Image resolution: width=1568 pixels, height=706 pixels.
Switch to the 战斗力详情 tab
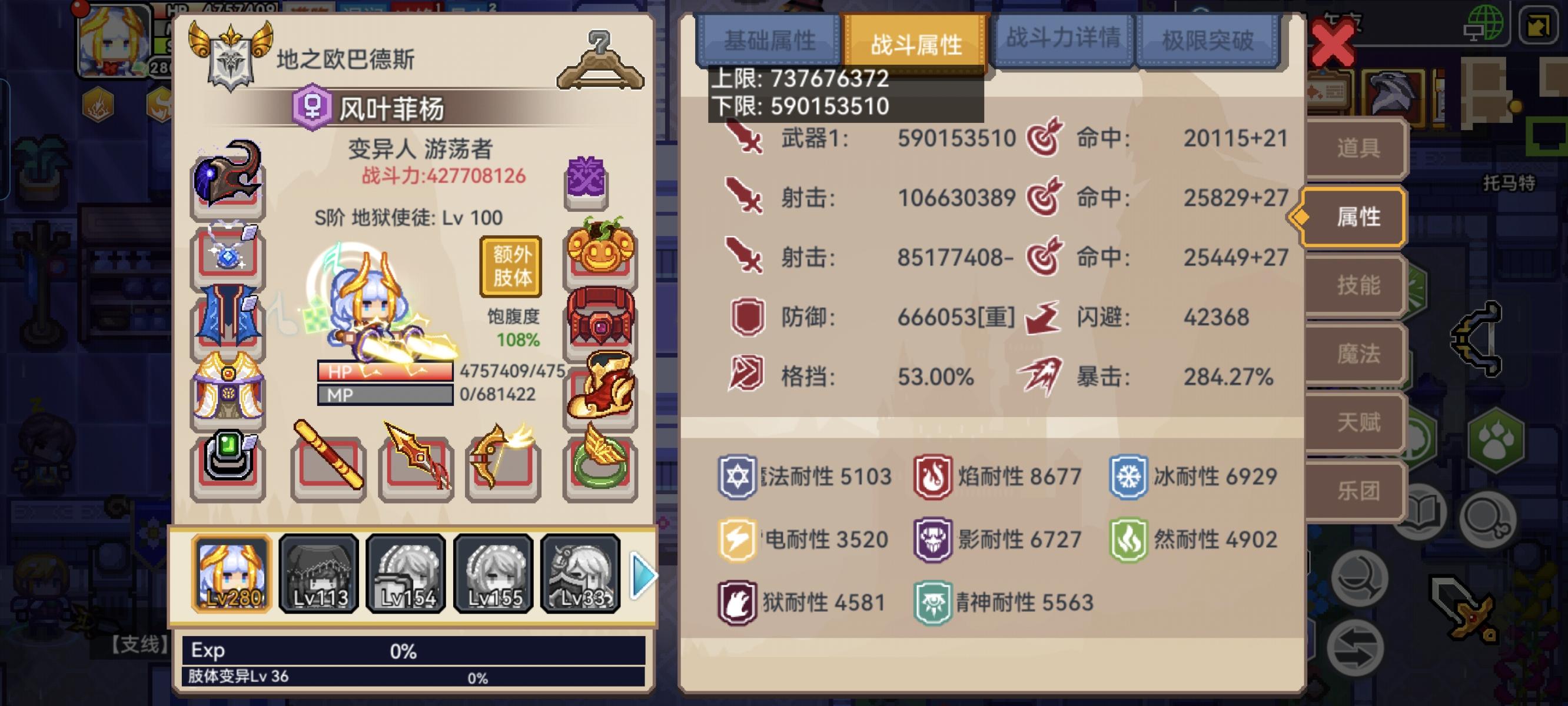coord(1062,41)
